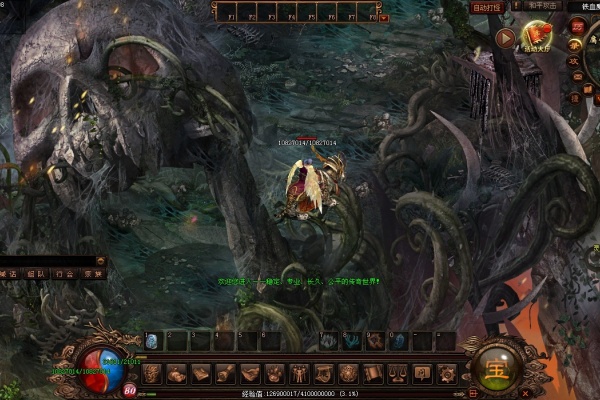Switch to the 组队 team chat tab
600x400 pixels.
(x=36, y=273)
